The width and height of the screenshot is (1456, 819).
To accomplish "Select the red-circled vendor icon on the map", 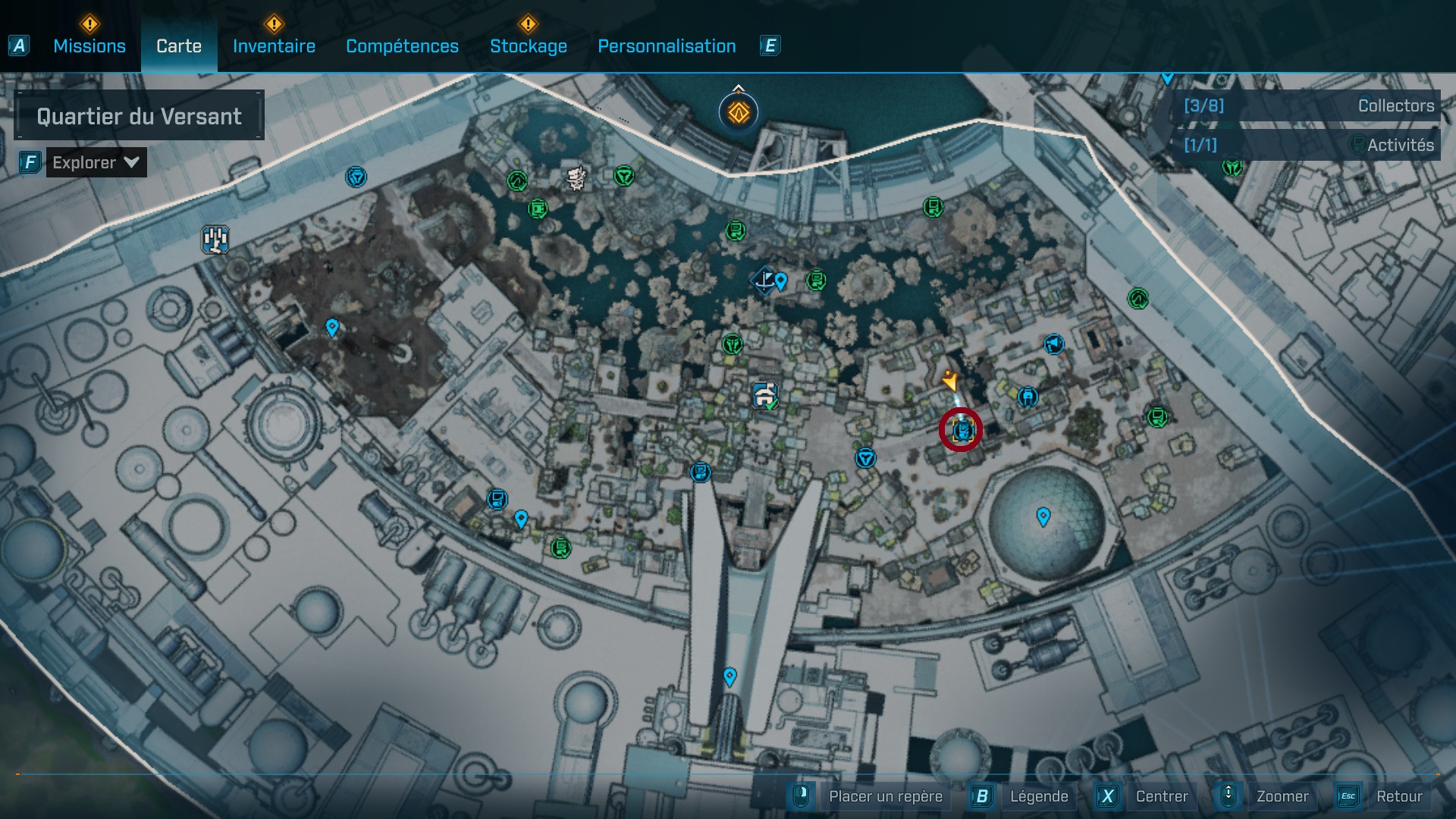I will click(x=961, y=429).
